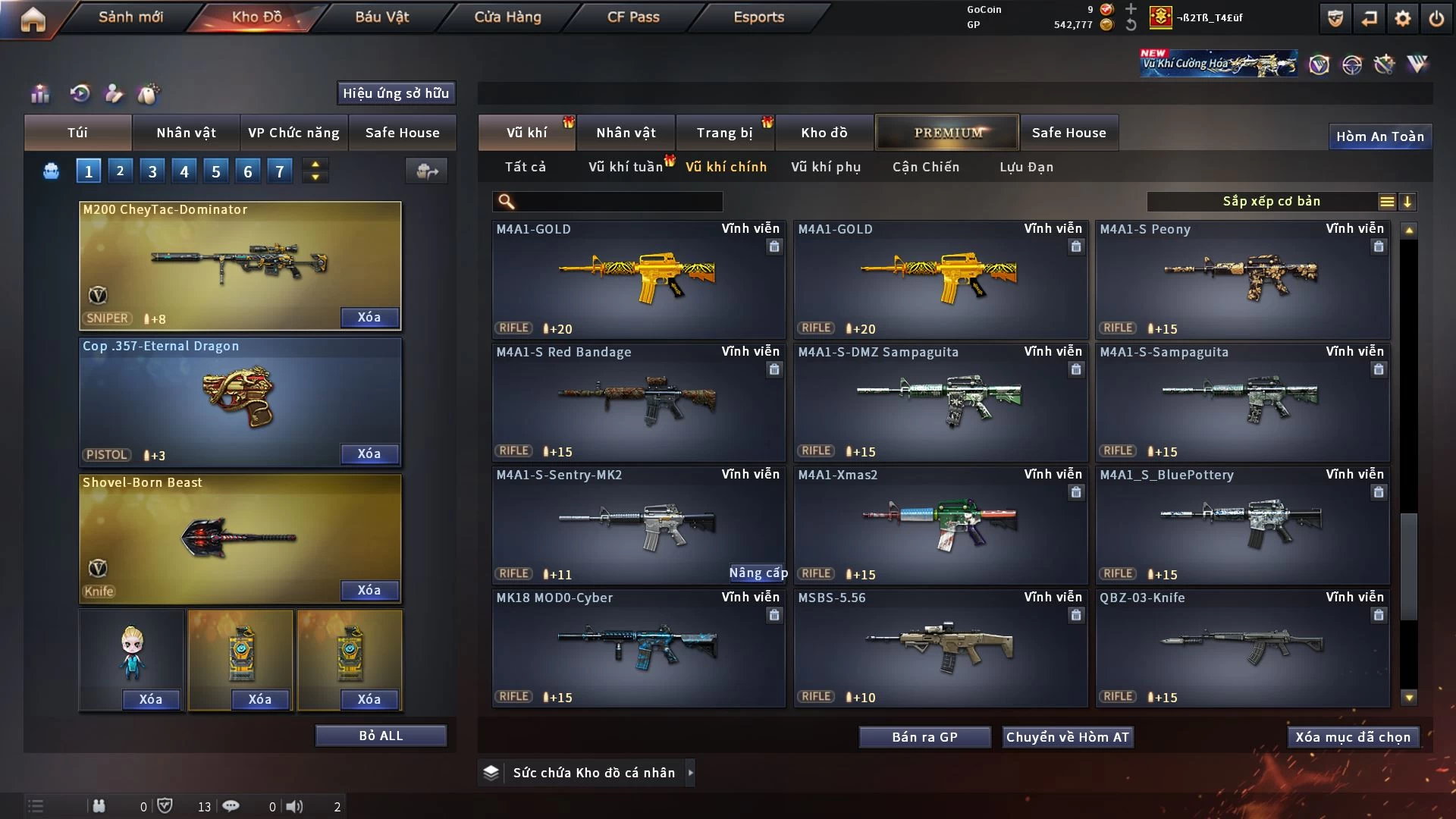Open the Hòm An Toàn safe box
1456x819 pixels.
click(1379, 136)
